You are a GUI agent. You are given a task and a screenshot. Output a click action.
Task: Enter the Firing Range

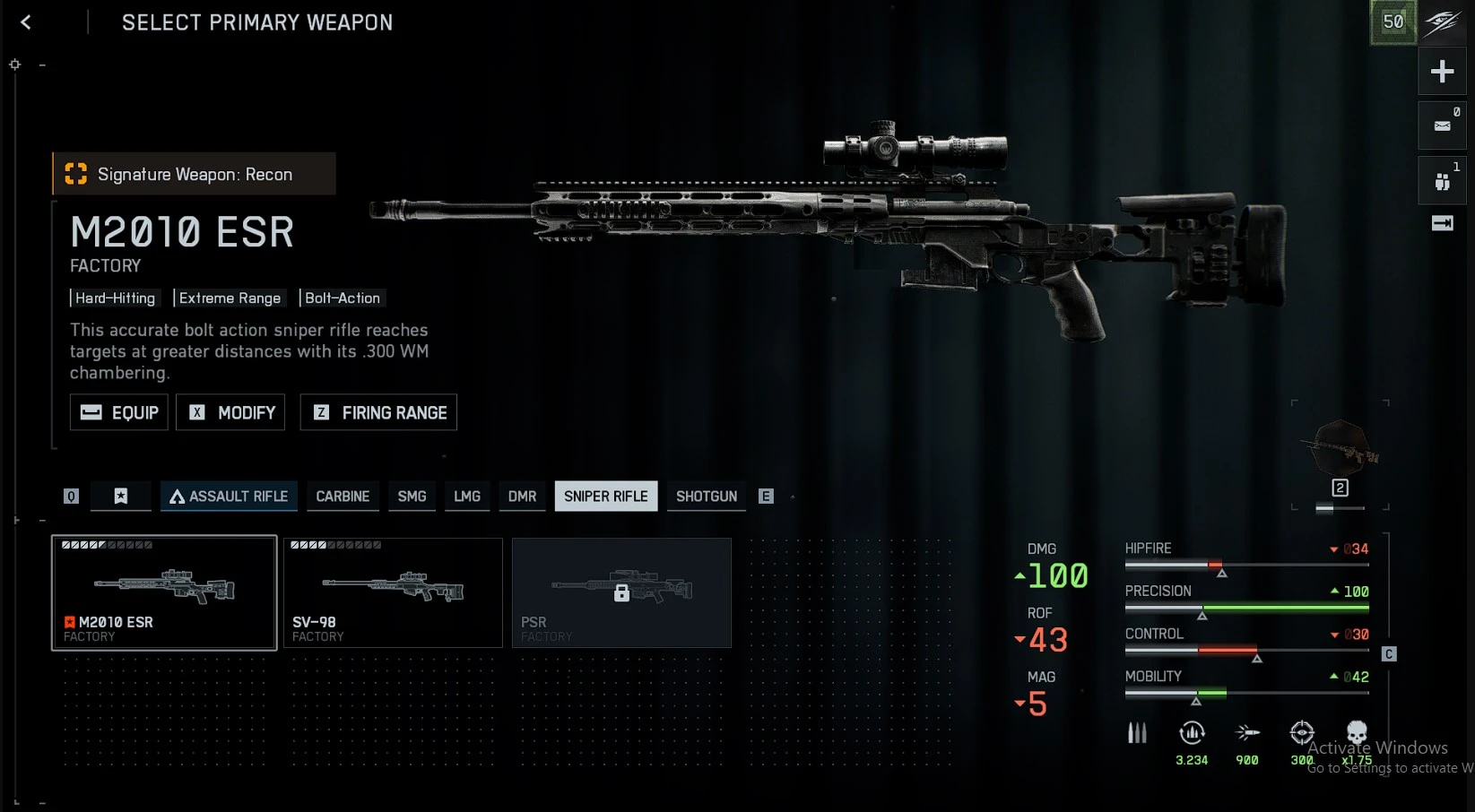pos(378,412)
